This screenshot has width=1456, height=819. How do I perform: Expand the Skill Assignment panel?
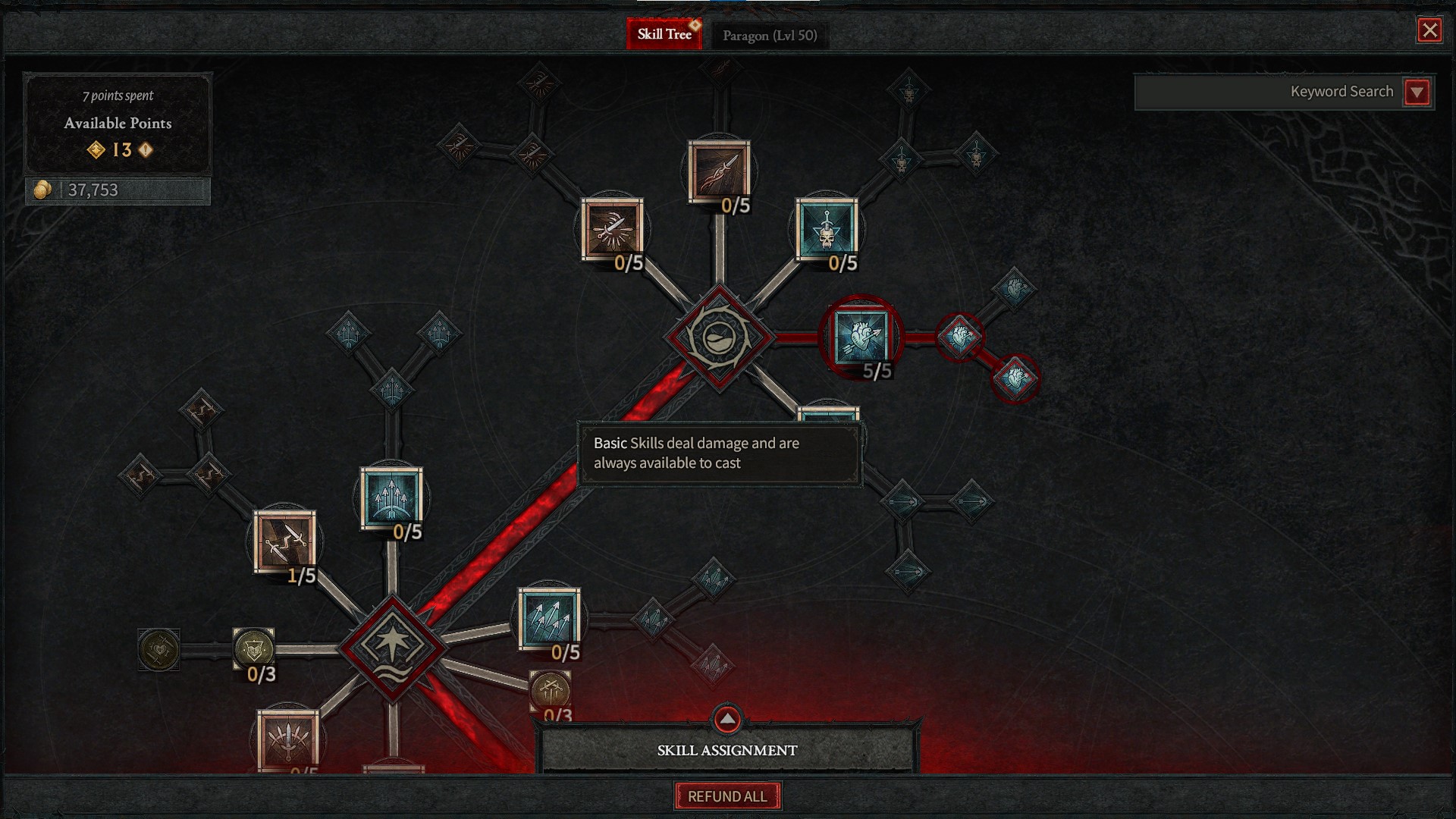[727, 719]
